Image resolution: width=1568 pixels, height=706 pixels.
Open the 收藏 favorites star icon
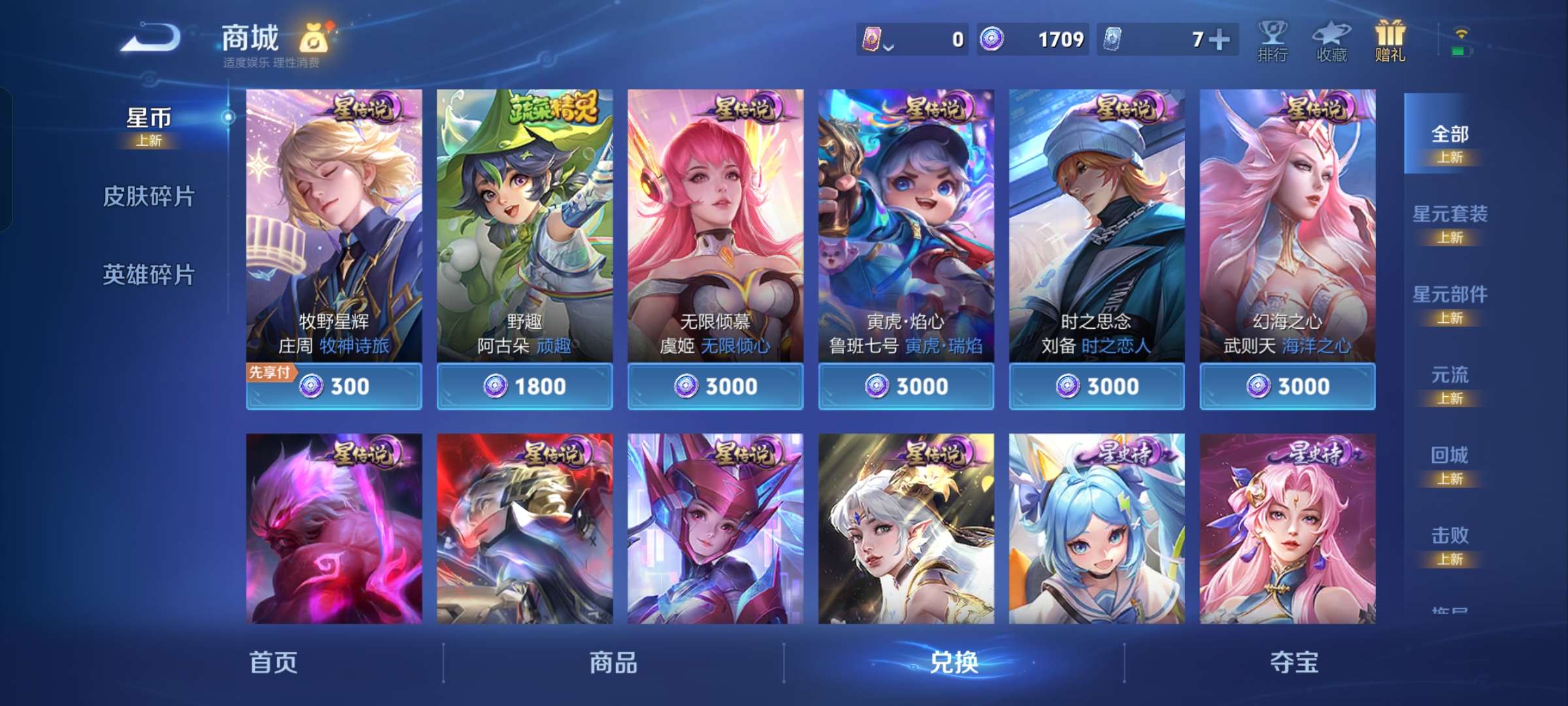coord(1331,41)
